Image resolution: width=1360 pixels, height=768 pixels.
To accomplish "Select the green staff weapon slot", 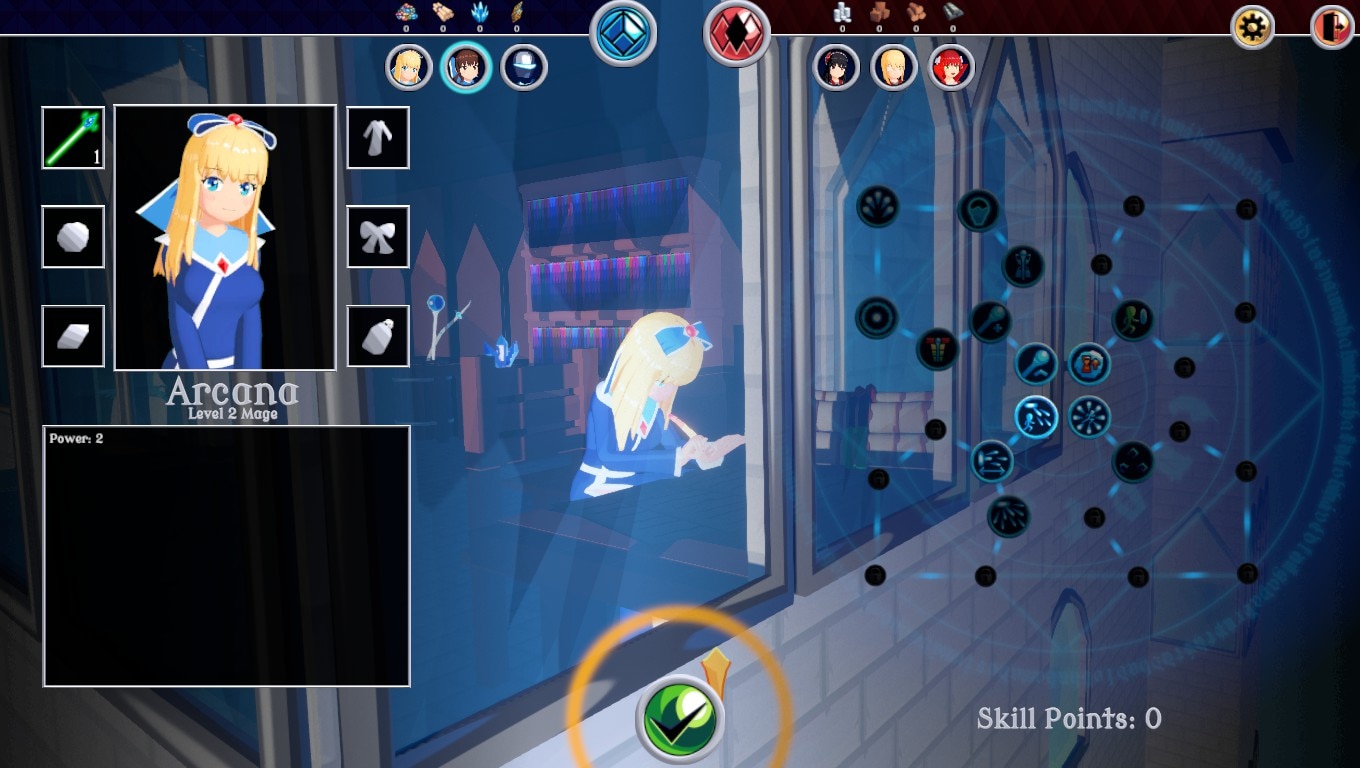I will (73, 138).
